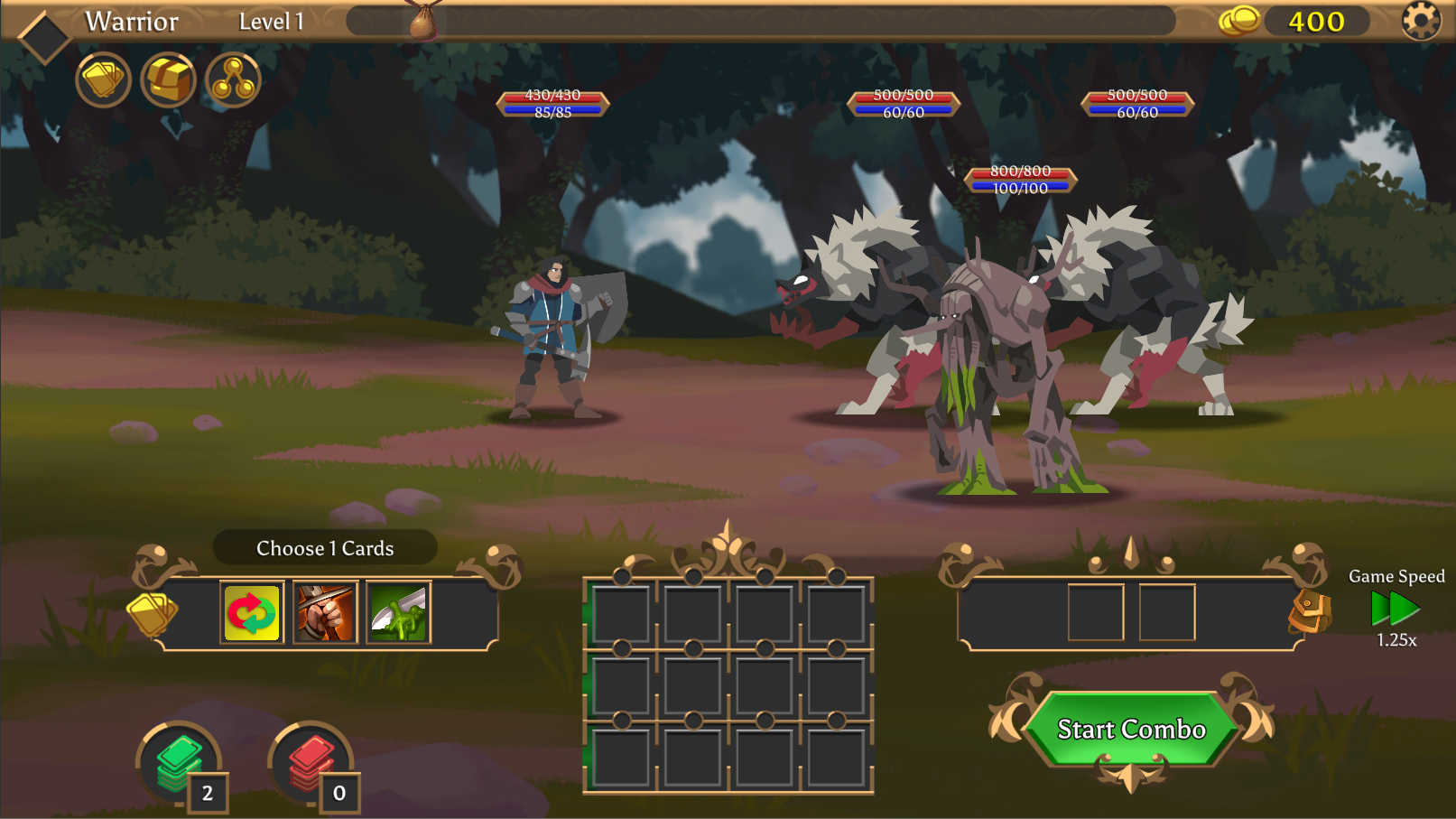The image size is (1456, 819).
Task: Open the skill tree icon
Action: coord(232,79)
